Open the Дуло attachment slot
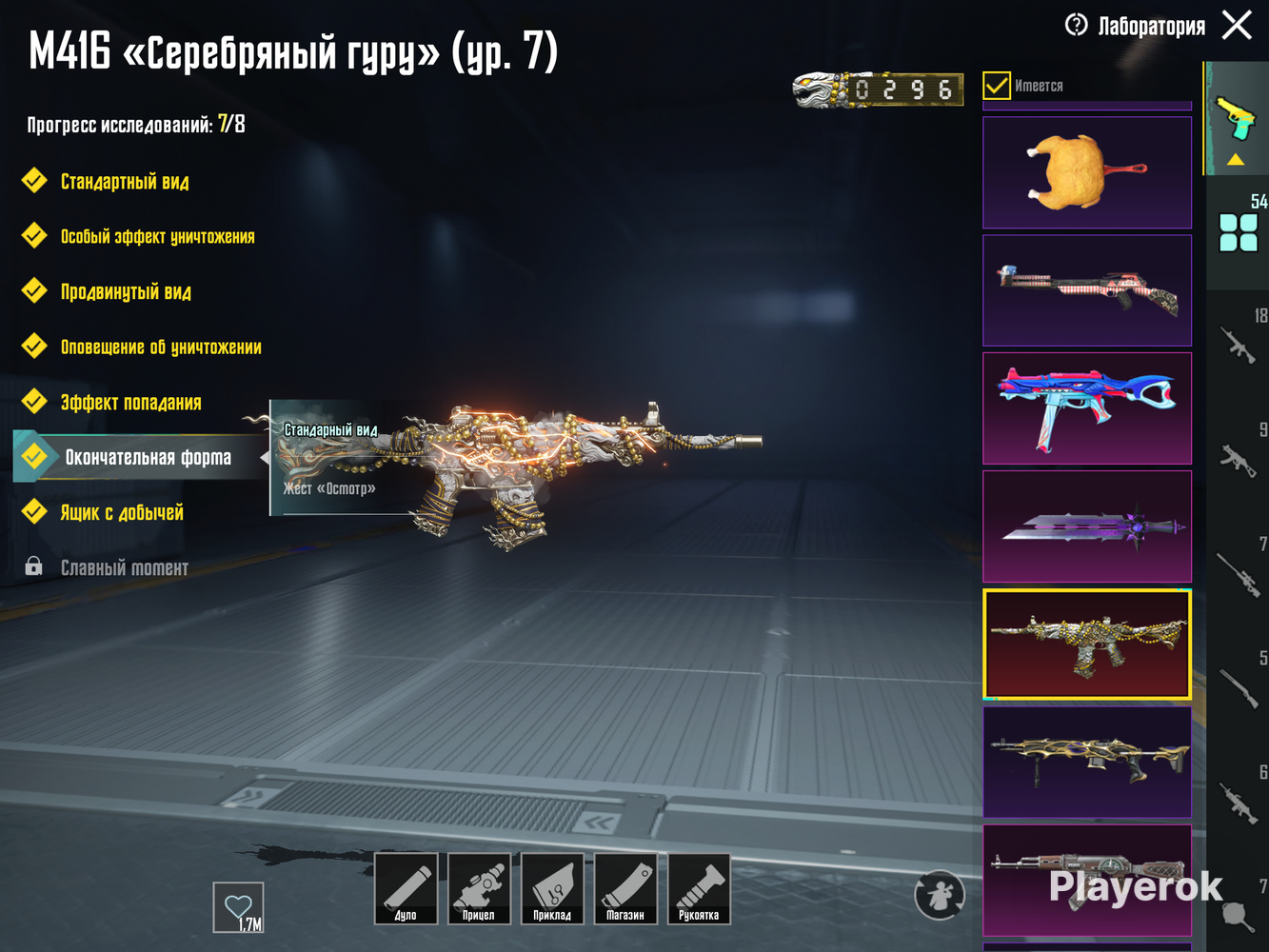Image resolution: width=1269 pixels, height=952 pixels. pyautogui.click(x=406, y=889)
